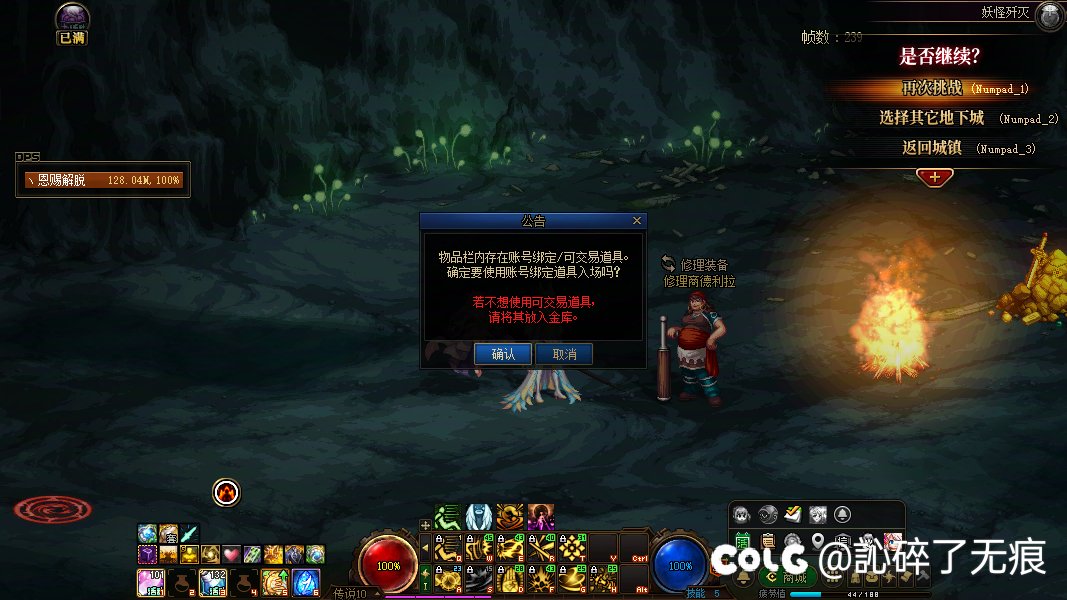This screenshot has height=600, width=1067.
Task: Select 选择其它地下城 option
Action: [932, 118]
